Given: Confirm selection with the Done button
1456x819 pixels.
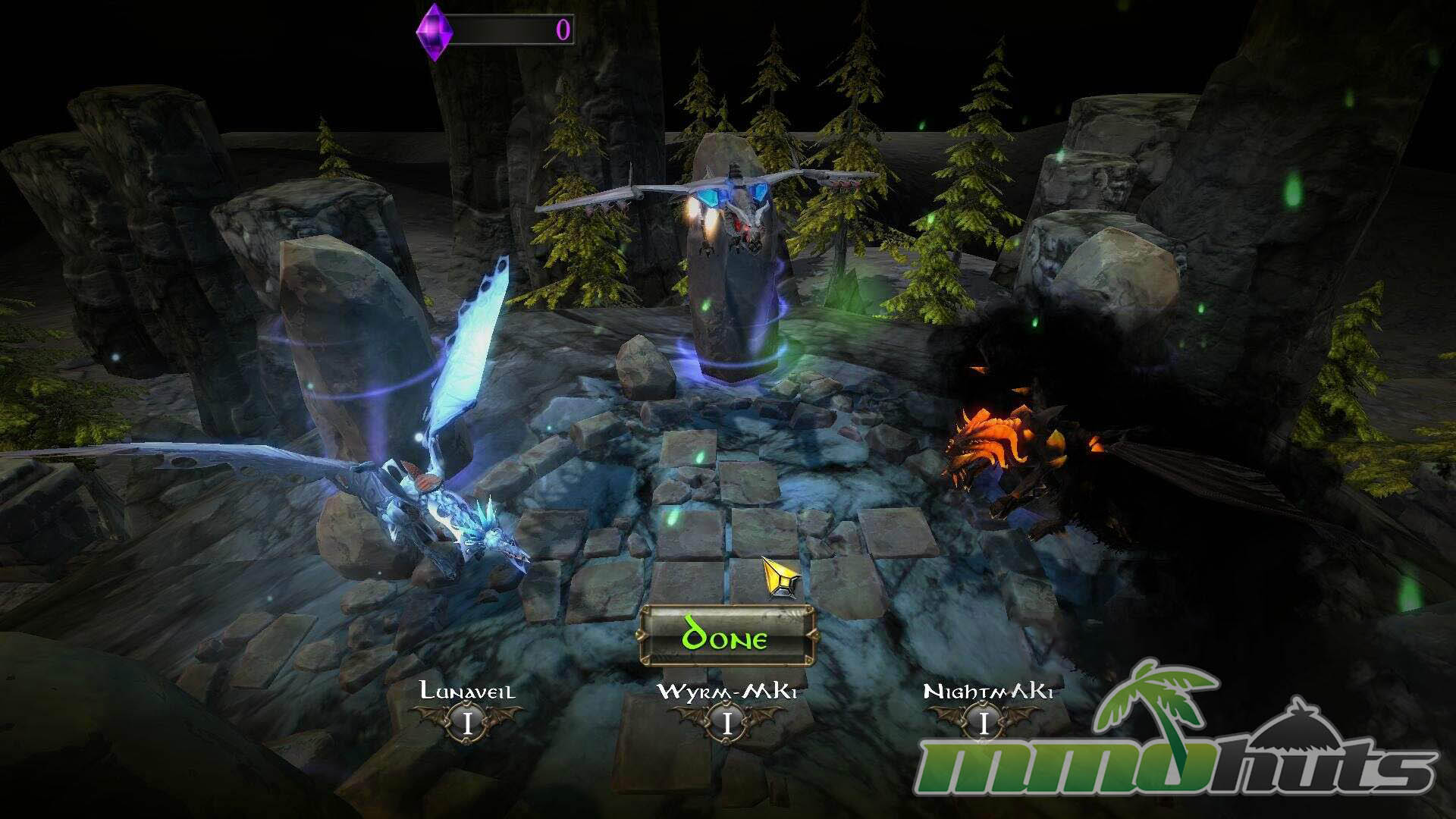Looking at the screenshot, I should [x=726, y=637].
